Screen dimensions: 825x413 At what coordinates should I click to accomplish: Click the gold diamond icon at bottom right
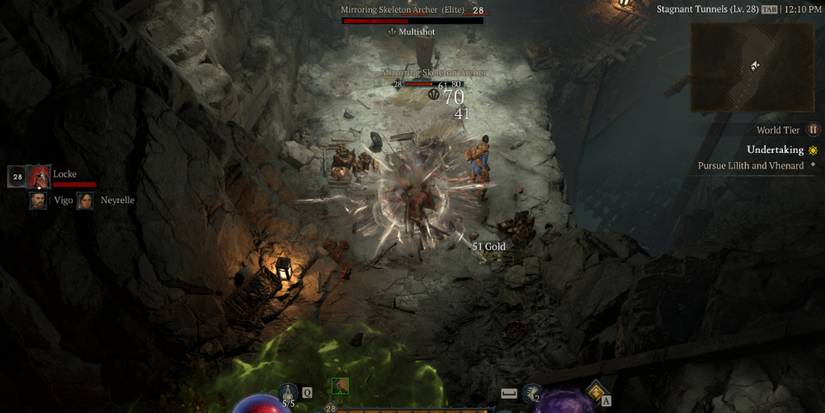point(598,391)
